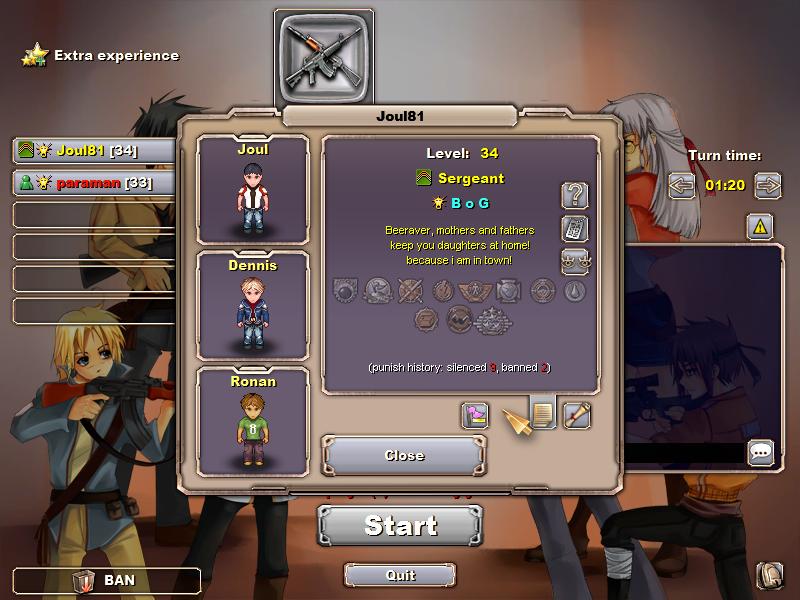Image resolution: width=800 pixels, height=600 pixels.
Task: Quit the game lobby
Action: pyautogui.click(x=400, y=575)
